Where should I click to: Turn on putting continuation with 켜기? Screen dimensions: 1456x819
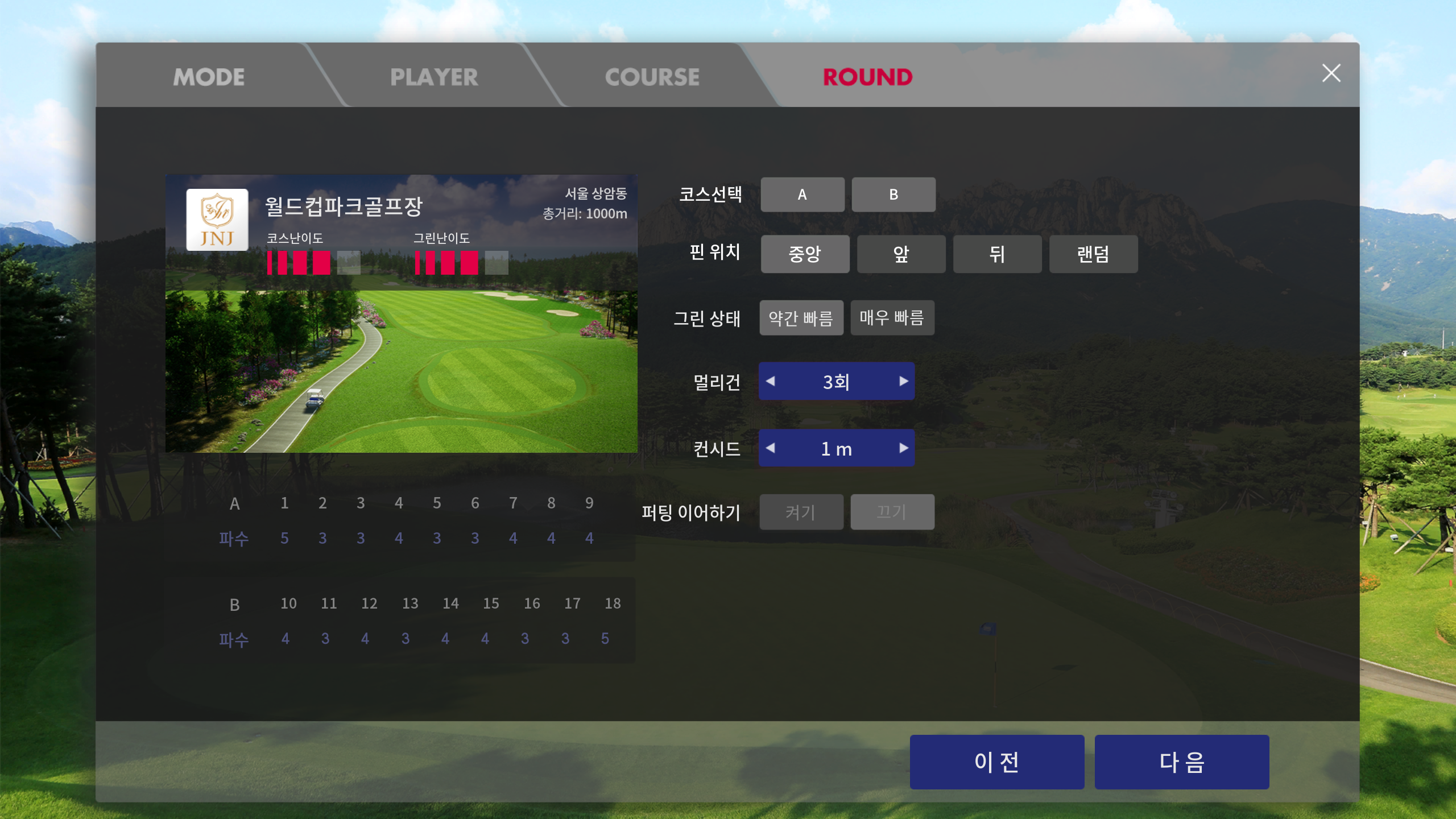801,512
